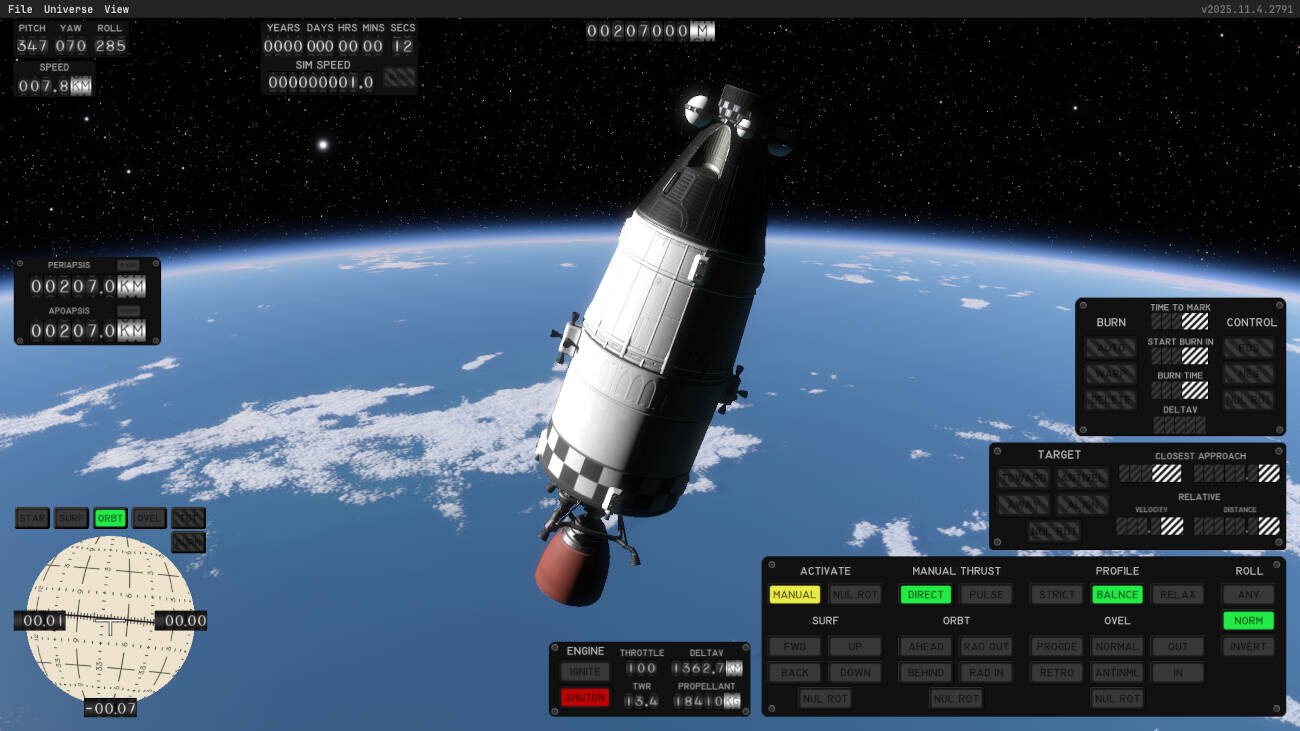Open the File menu
Screen dimensions: 1300x731
20,9
